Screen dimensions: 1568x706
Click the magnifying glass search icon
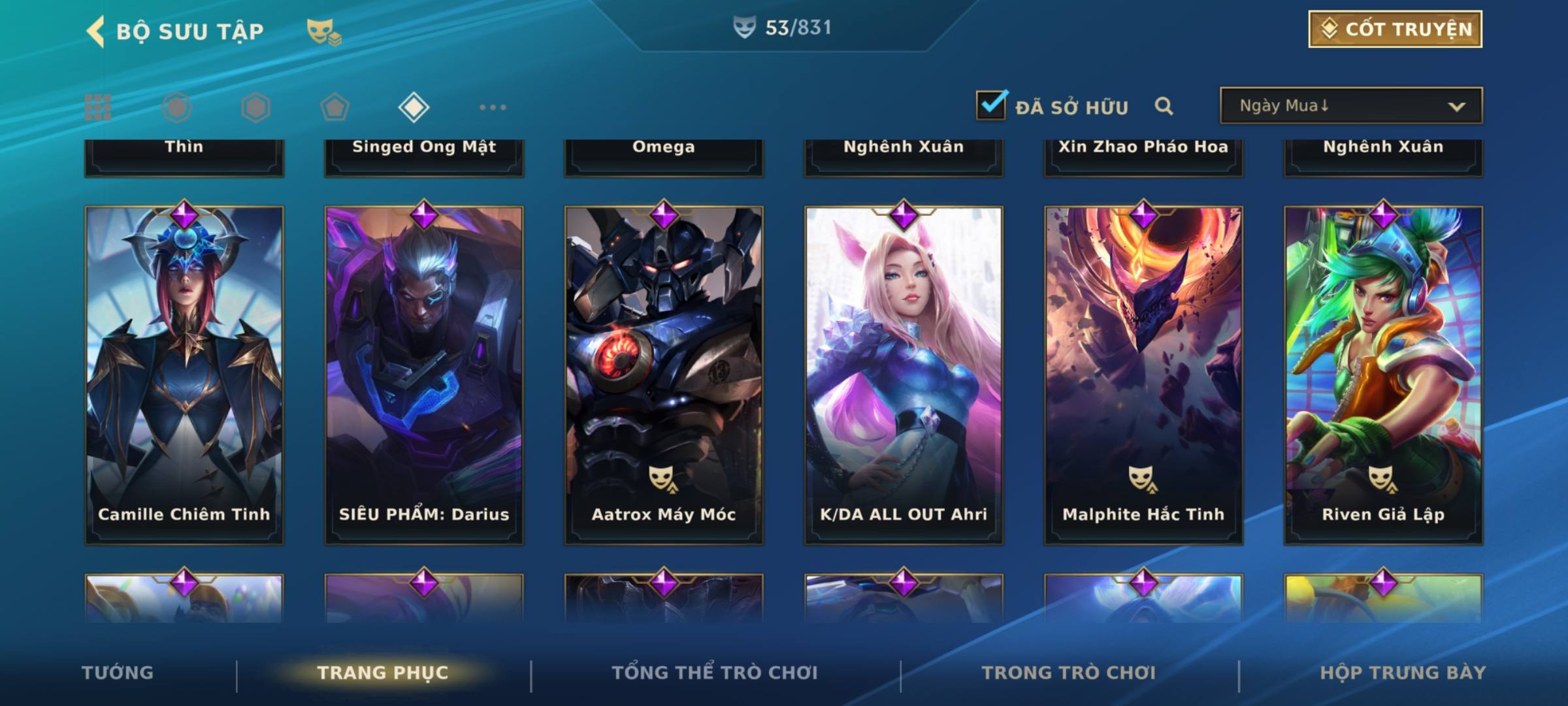pos(1164,106)
